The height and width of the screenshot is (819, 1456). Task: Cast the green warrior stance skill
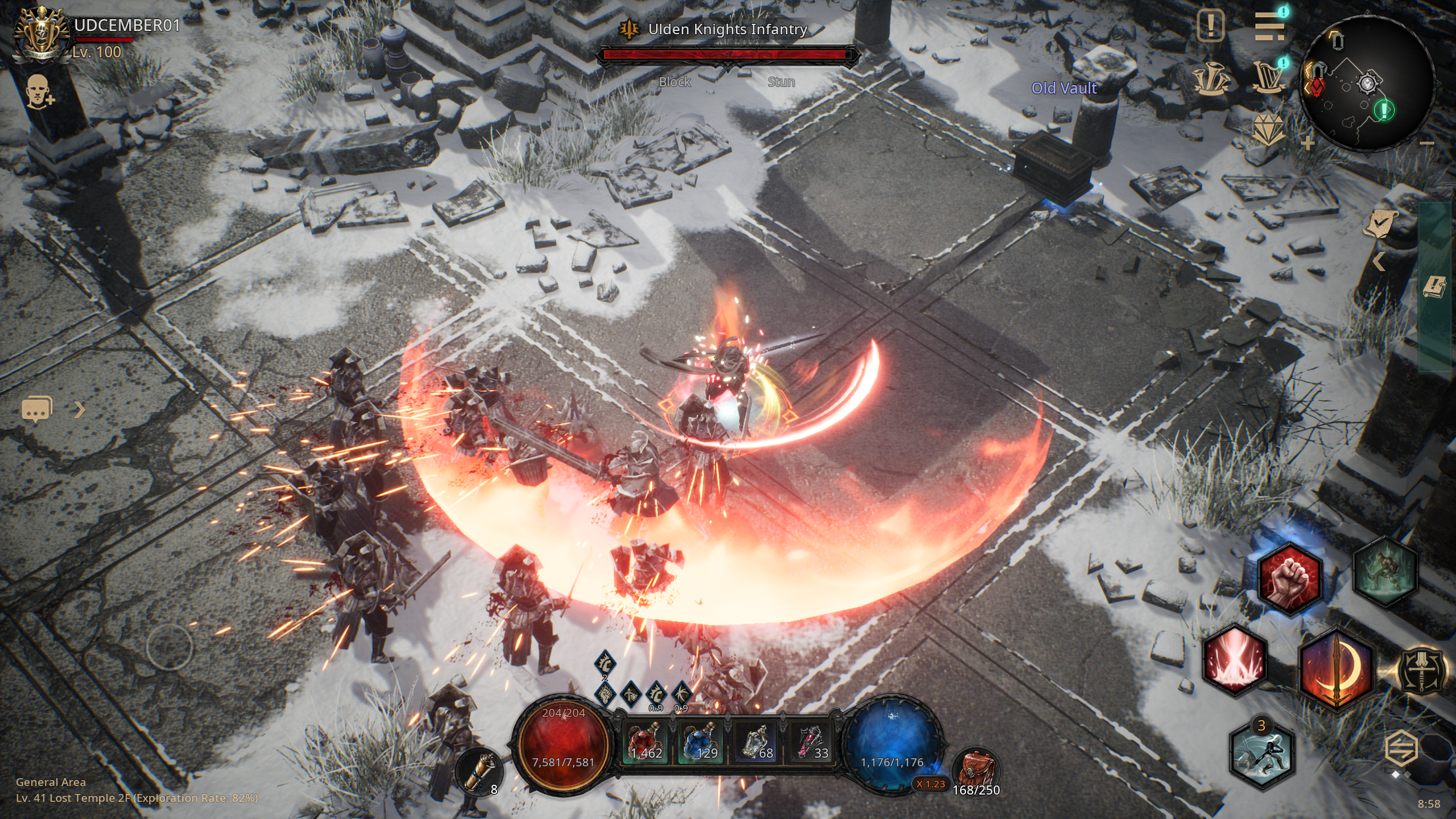1385,571
